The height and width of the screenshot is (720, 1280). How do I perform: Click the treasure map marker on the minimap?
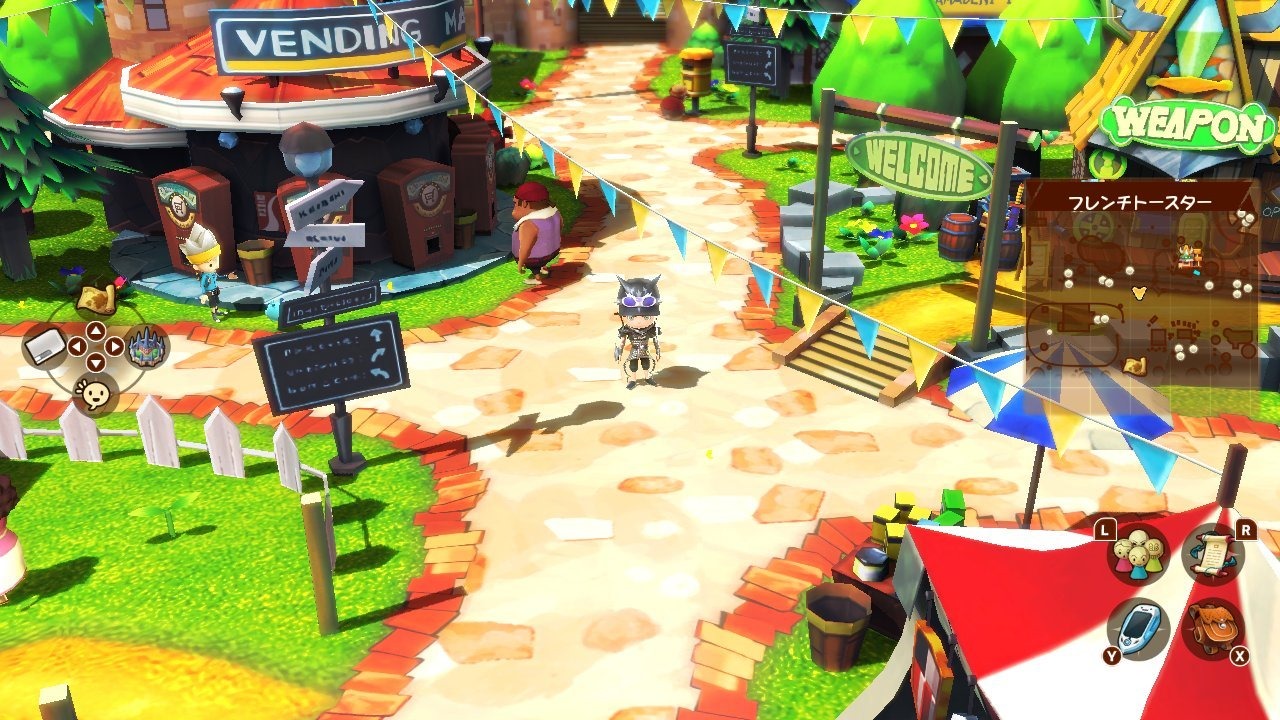1135,365
